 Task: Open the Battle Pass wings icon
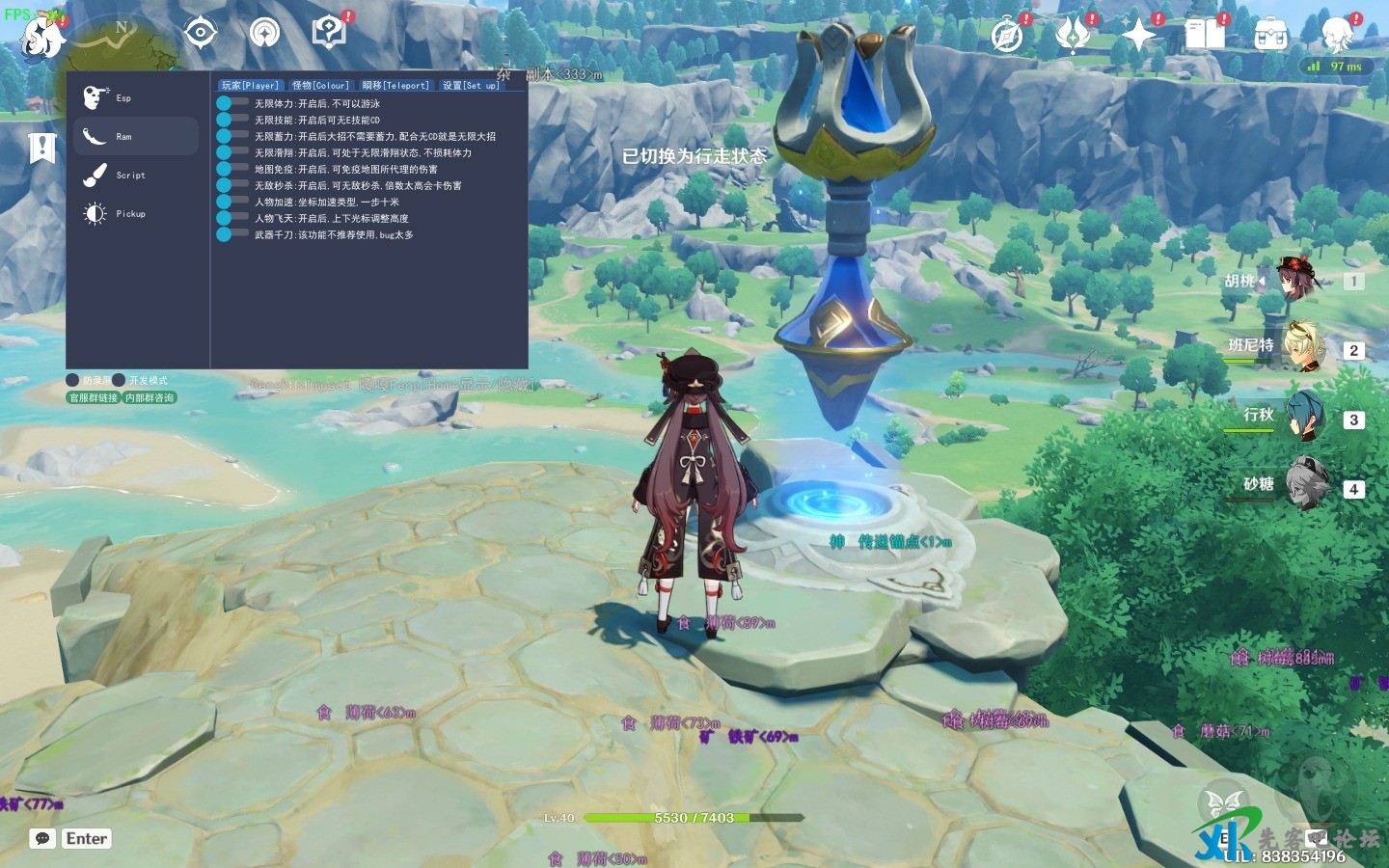(x=1073, y=35)
